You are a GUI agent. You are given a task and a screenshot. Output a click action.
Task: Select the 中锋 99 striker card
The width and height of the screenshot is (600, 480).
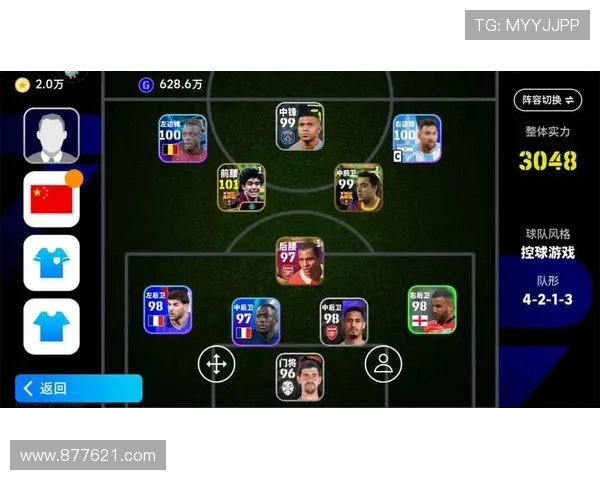coord(300,126)
